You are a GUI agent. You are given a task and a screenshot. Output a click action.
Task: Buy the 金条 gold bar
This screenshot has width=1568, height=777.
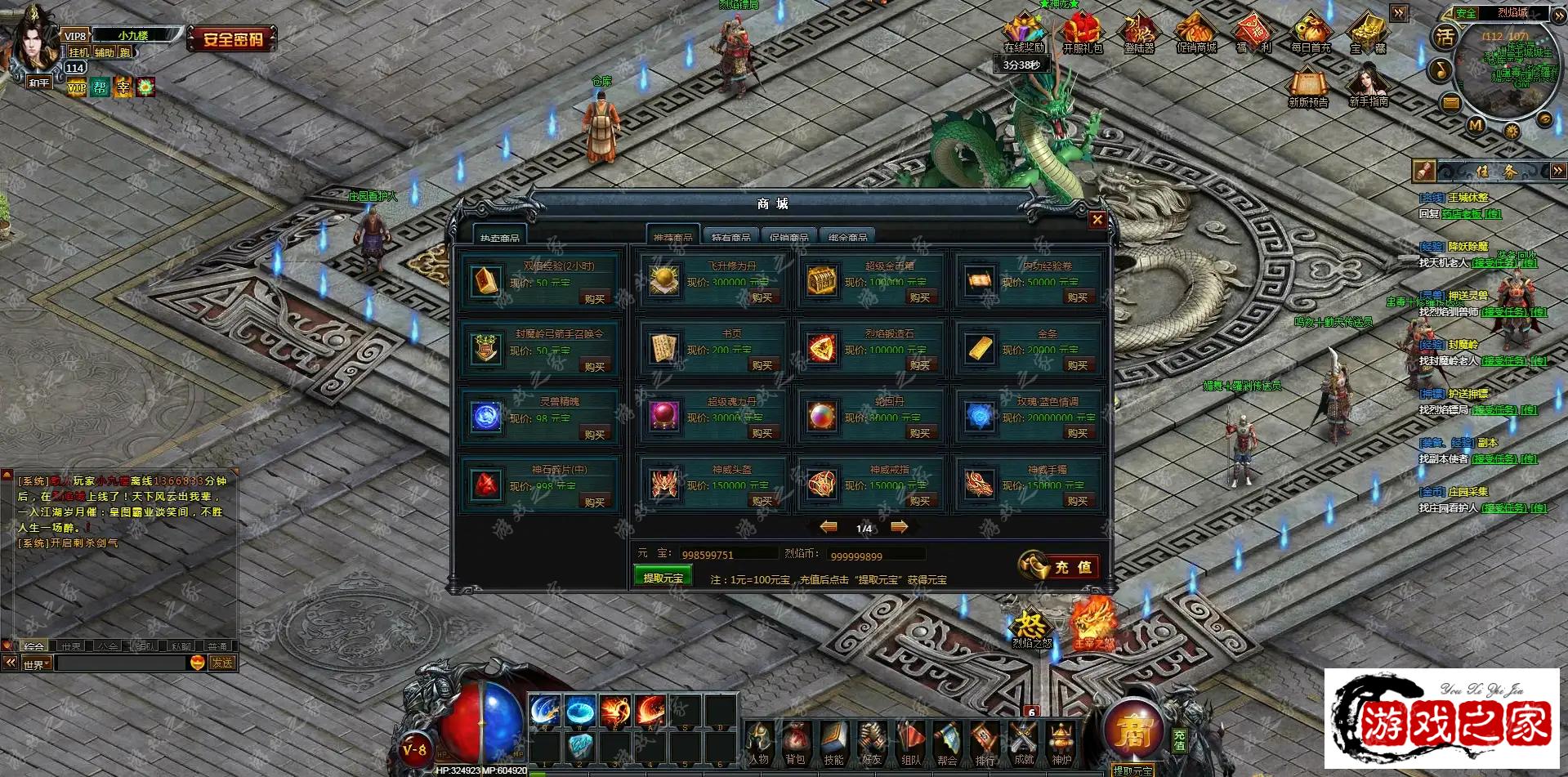1077,366
